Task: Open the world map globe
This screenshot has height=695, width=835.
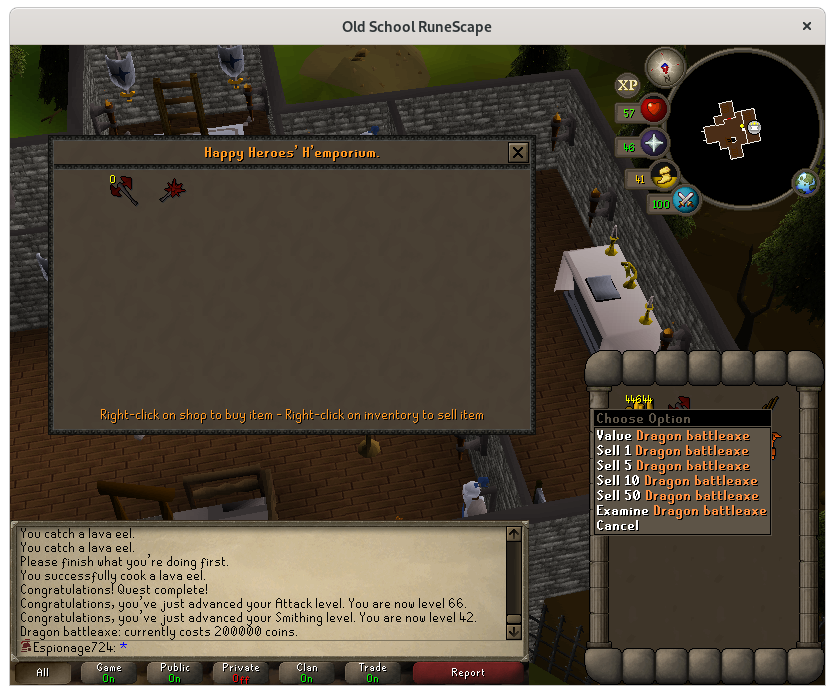Action: click(x=806, y=183)
